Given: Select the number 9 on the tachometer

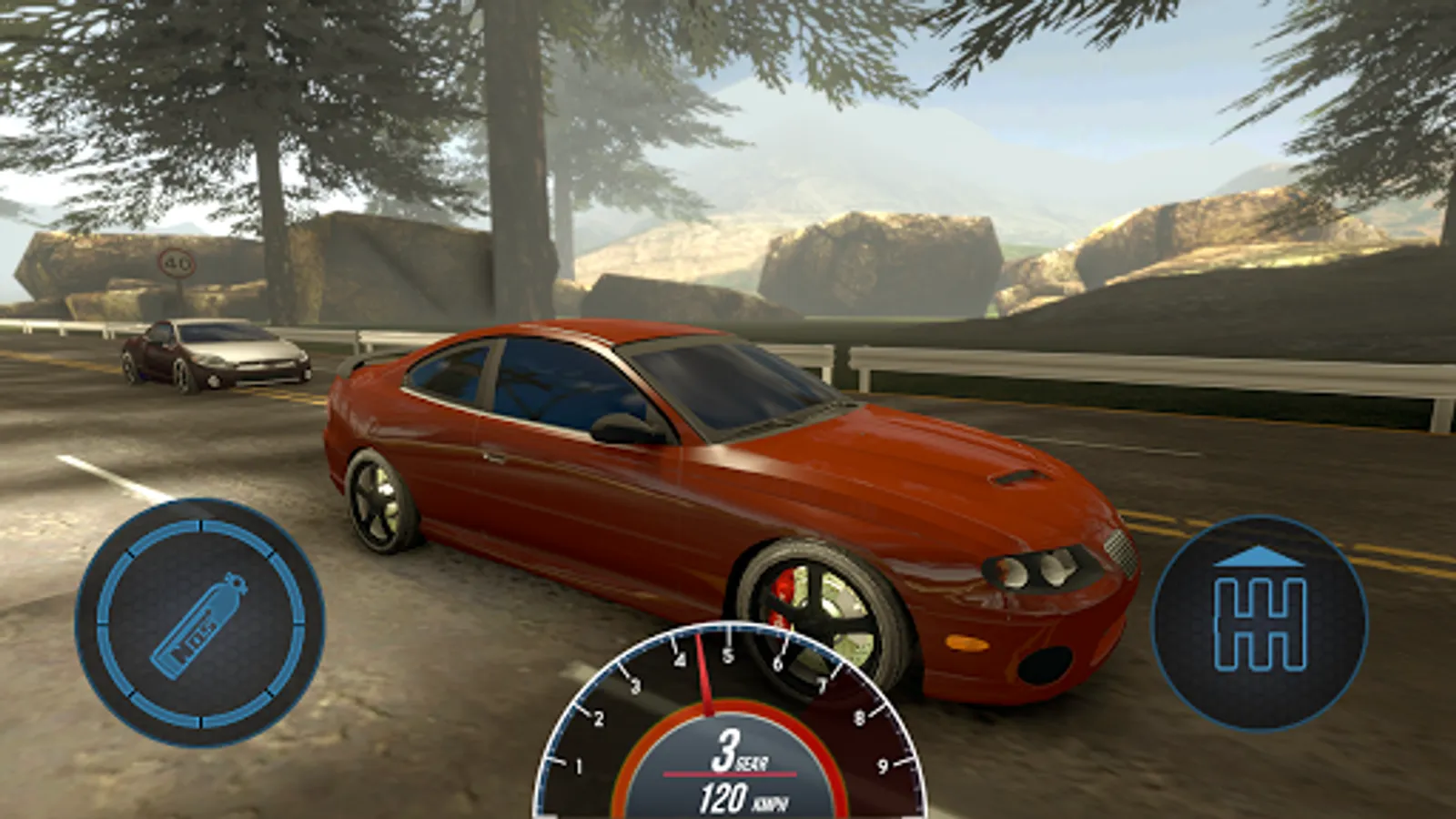Looking at the screenshot, I should (885, 764).
